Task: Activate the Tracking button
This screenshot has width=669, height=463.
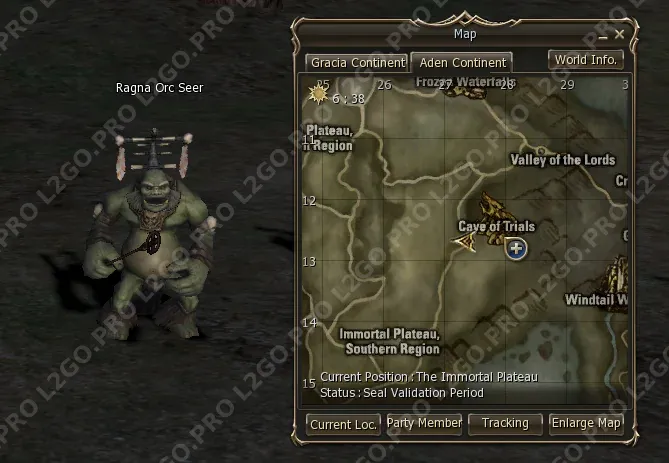Action: [505, 423]
